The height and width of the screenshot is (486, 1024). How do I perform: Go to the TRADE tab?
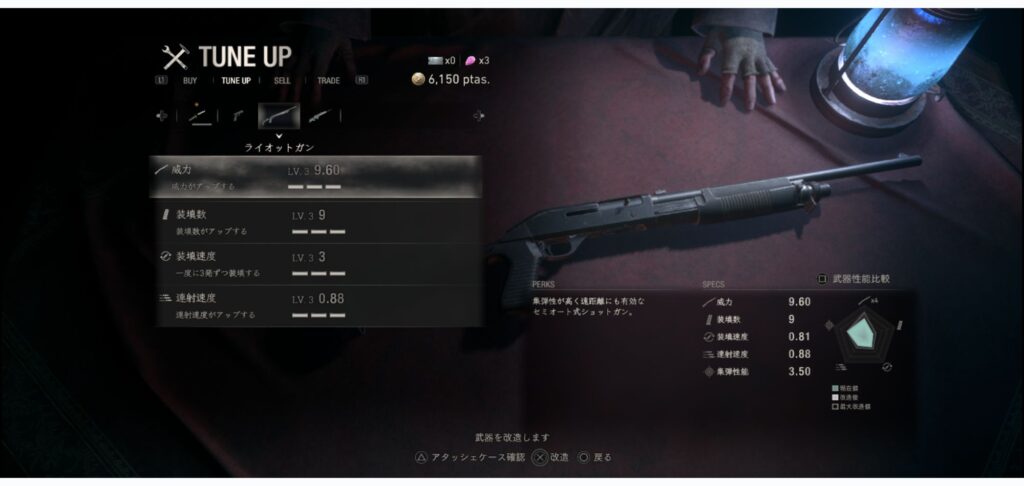click(x=328, y=81)
